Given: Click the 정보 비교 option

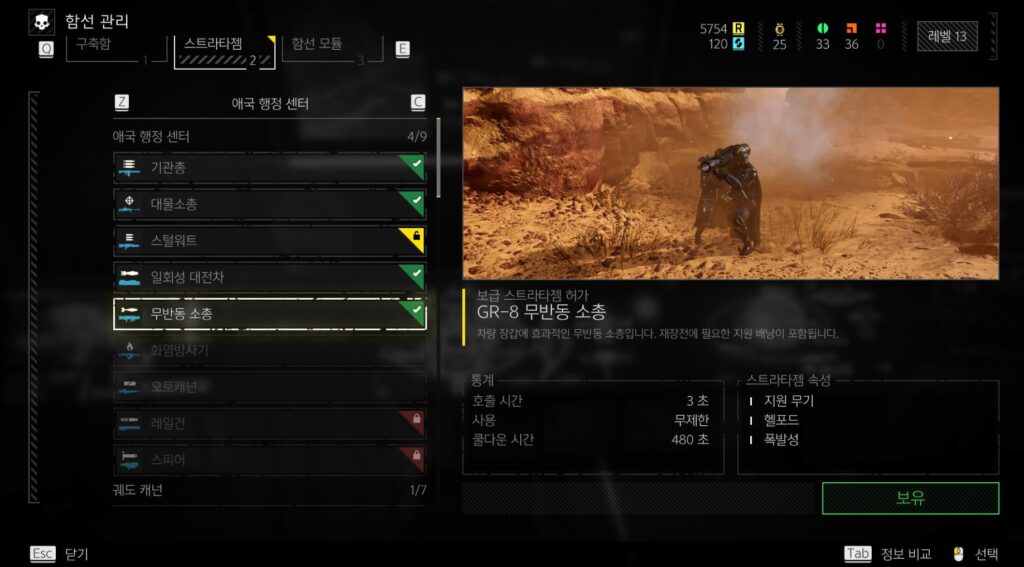Looking at the screenshot, I should tap(889, 553).
